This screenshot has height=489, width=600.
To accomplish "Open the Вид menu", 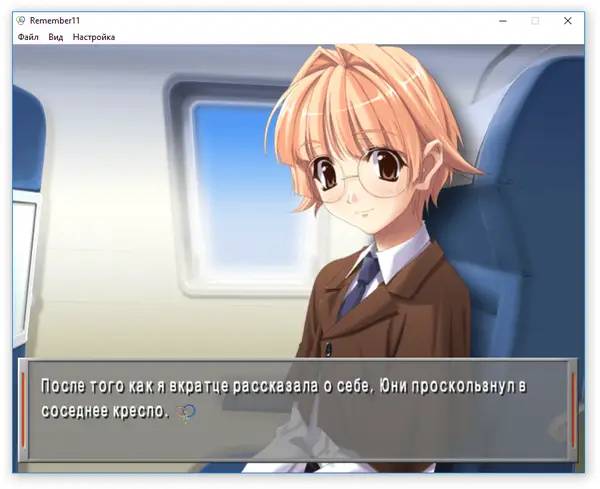I will coord(56,37).
